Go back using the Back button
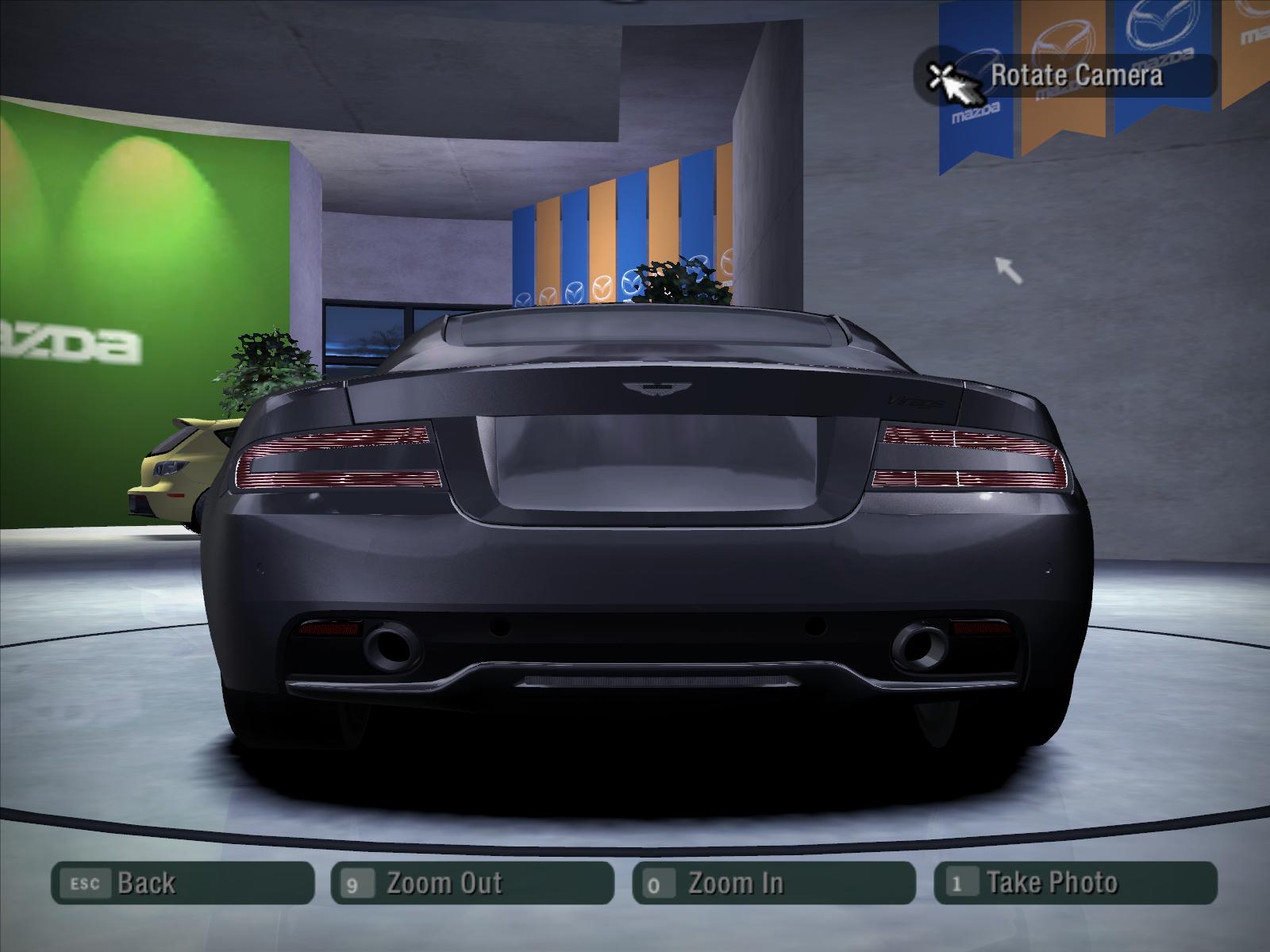This screenshot has height=952, width=1270. pyautogui.click(x=183, y=882)
